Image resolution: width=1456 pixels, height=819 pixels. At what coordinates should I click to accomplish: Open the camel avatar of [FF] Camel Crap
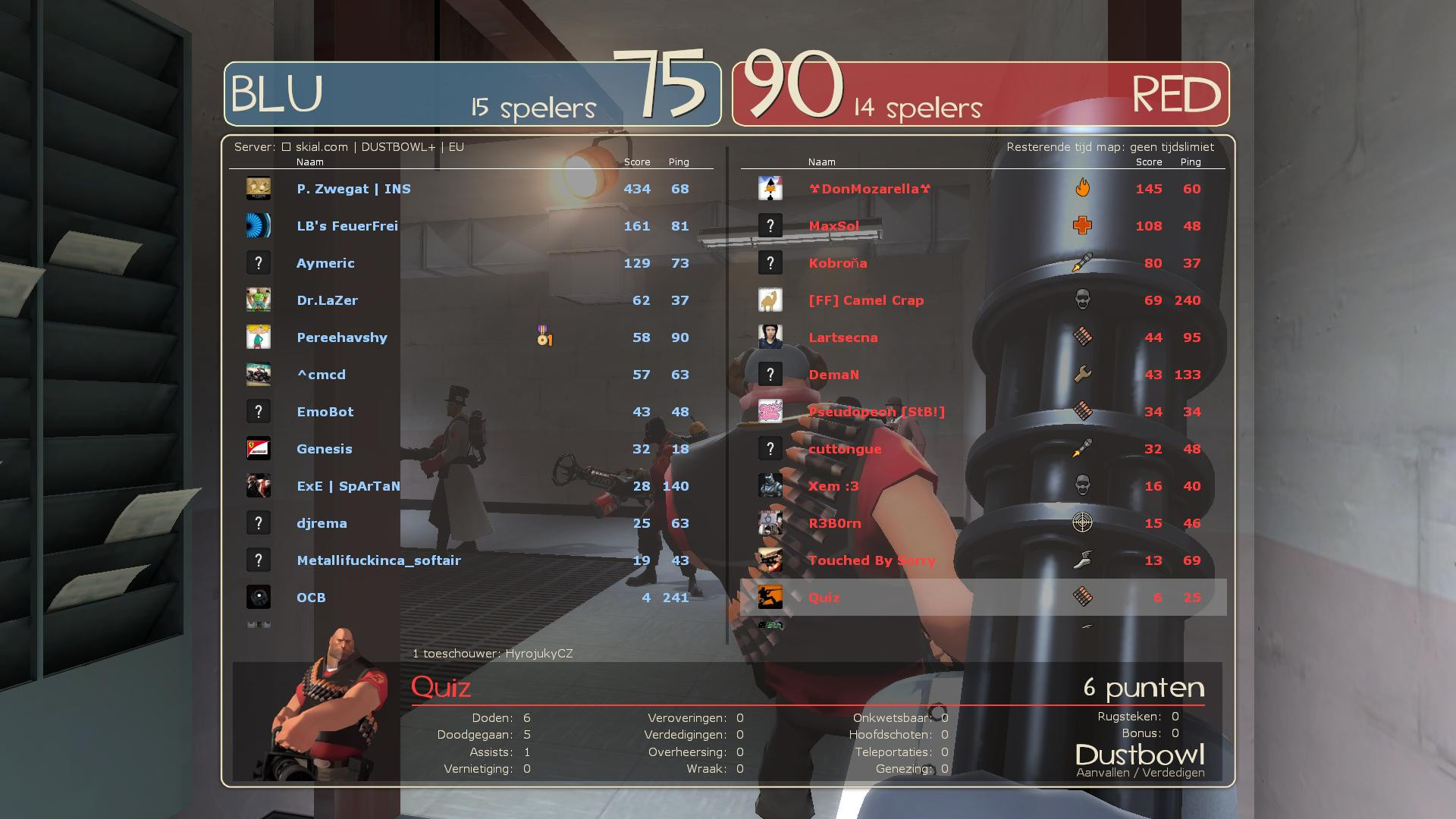pyautogui.click(x=770, y=300)
